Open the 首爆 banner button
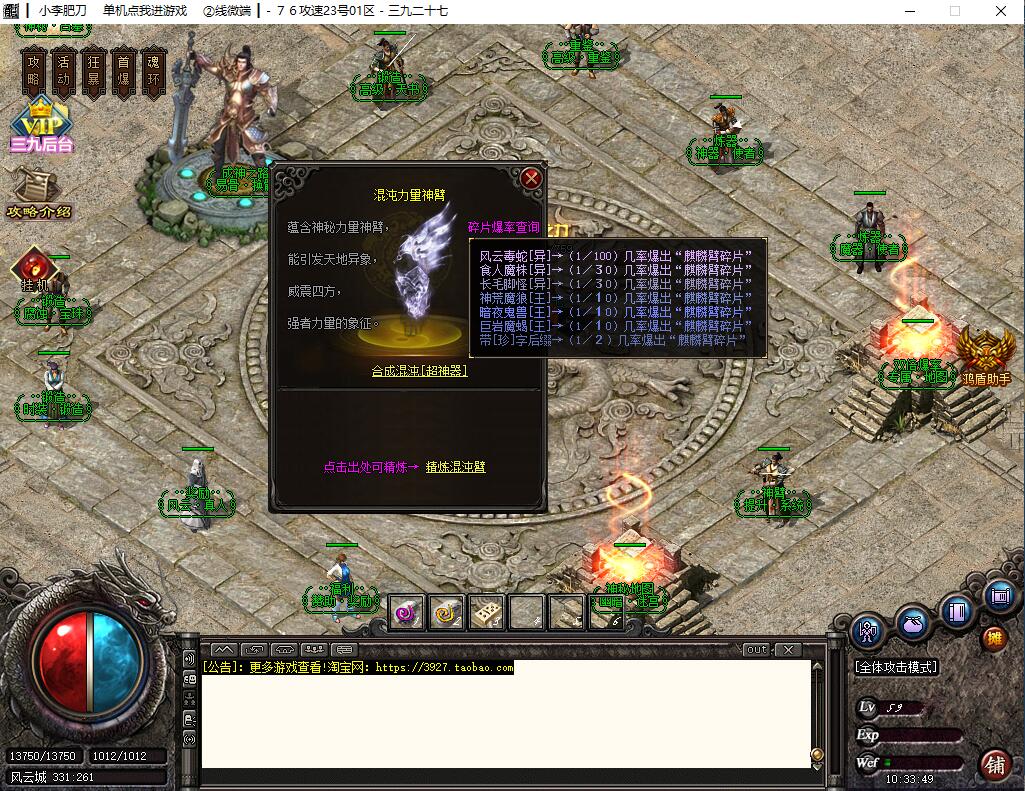This screenshot has height=791, width=1025. [122, 71]
